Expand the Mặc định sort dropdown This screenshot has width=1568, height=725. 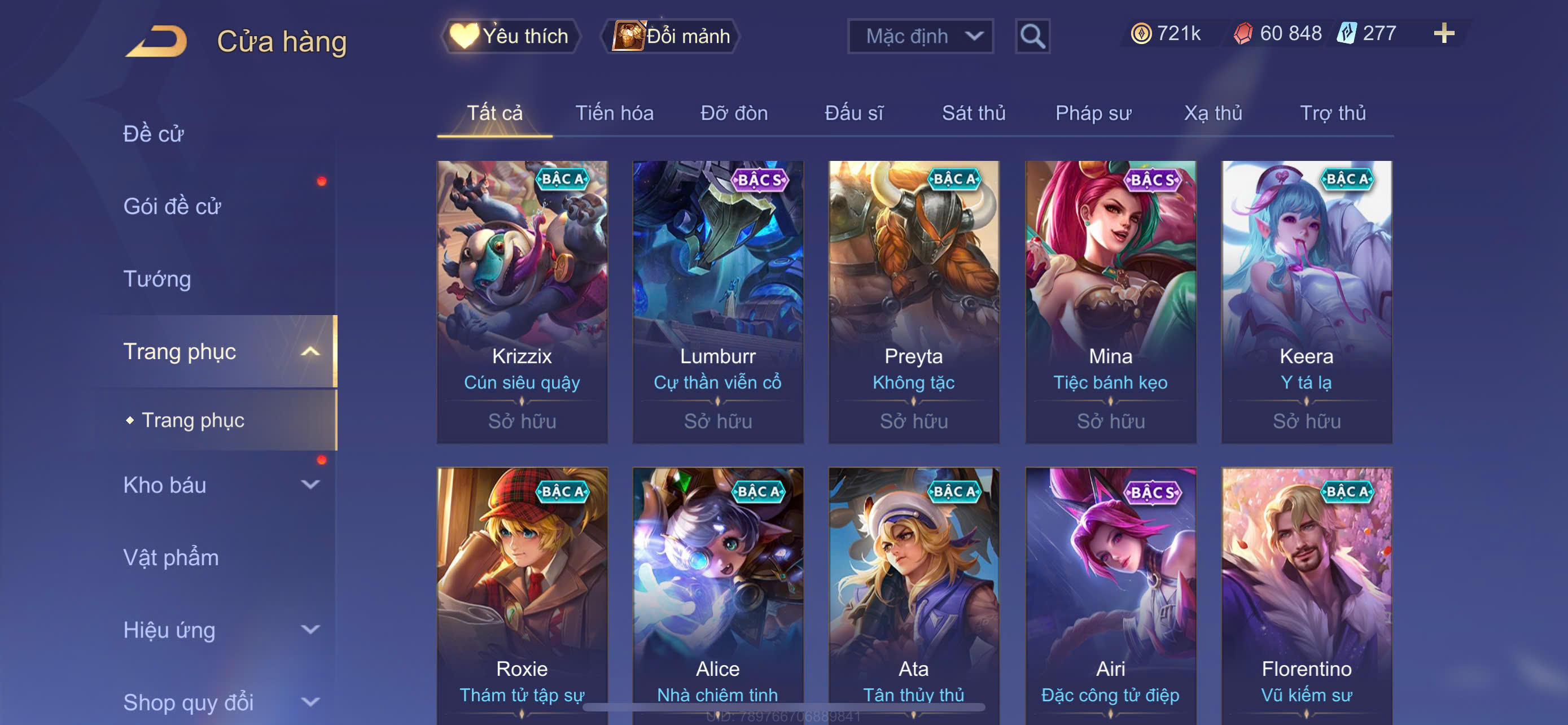pyautogui.click(x=919, y=36)
